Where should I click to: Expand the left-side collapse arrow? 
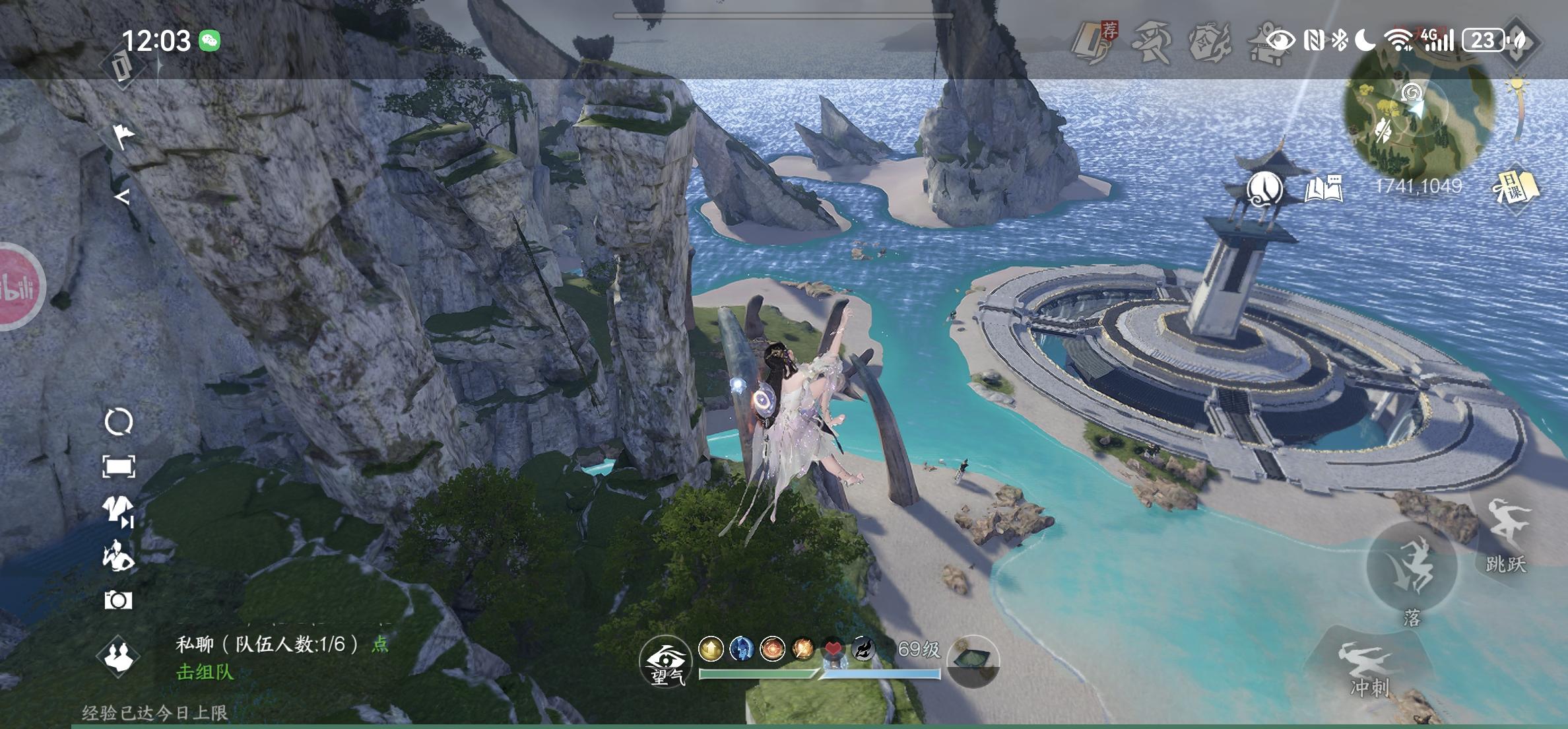[122, 196]
